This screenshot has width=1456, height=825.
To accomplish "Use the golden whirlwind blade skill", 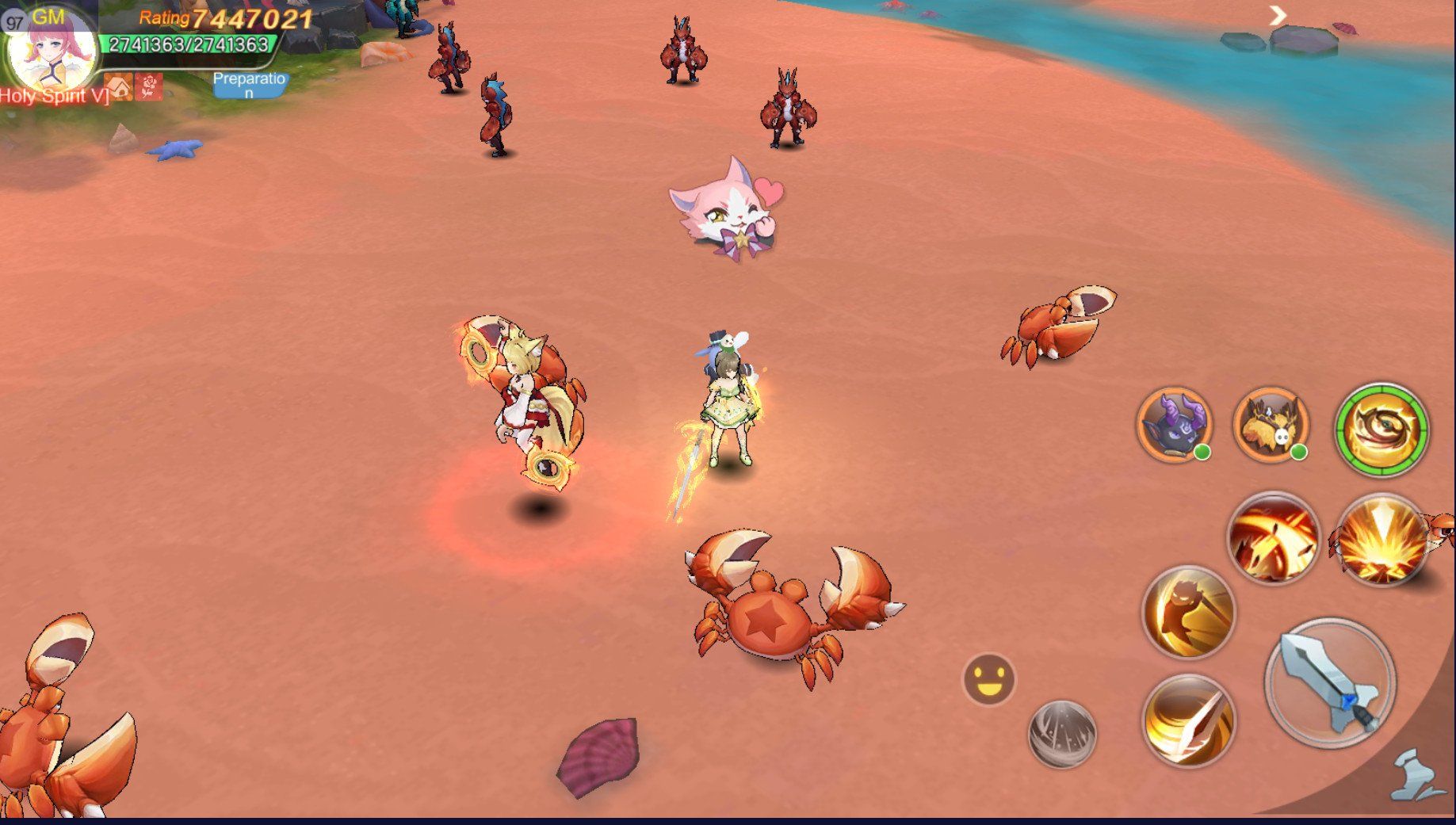I will click(x=1187, y=720).
